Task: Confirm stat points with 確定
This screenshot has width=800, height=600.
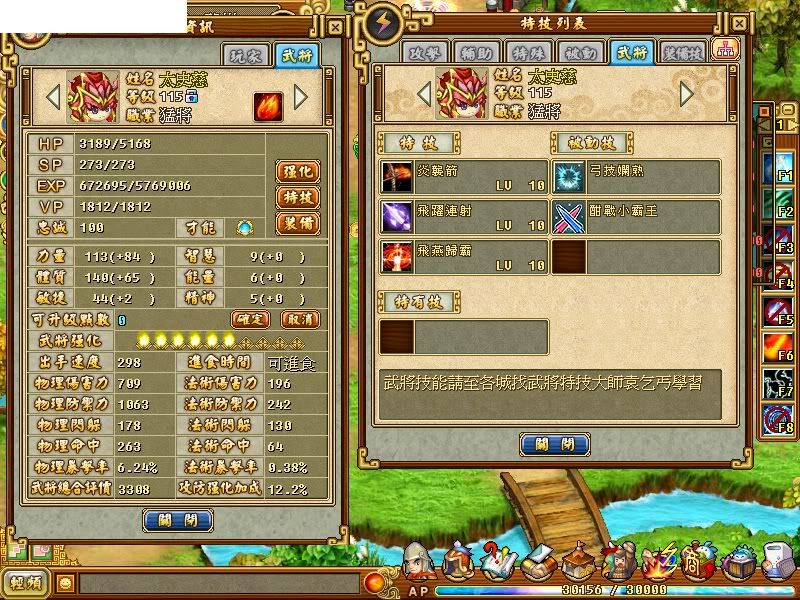Action: tap(251, 319)
